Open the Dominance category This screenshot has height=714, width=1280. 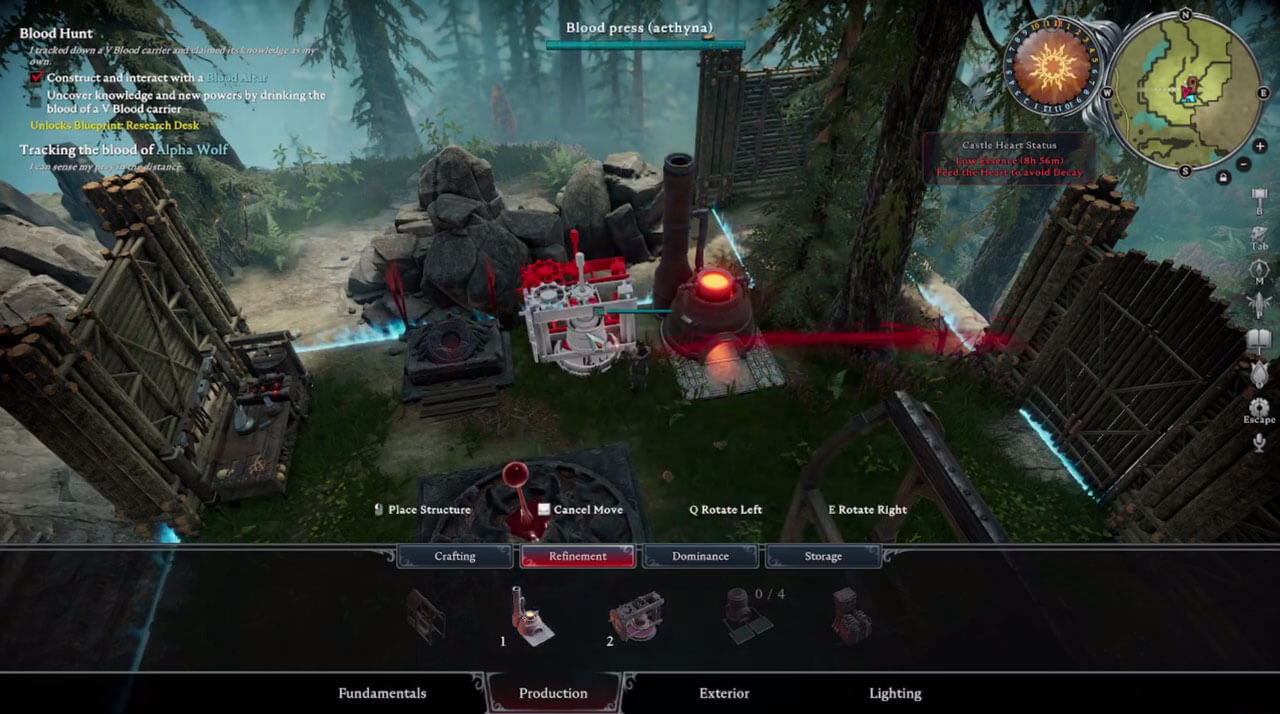click(x=700, y=556)
